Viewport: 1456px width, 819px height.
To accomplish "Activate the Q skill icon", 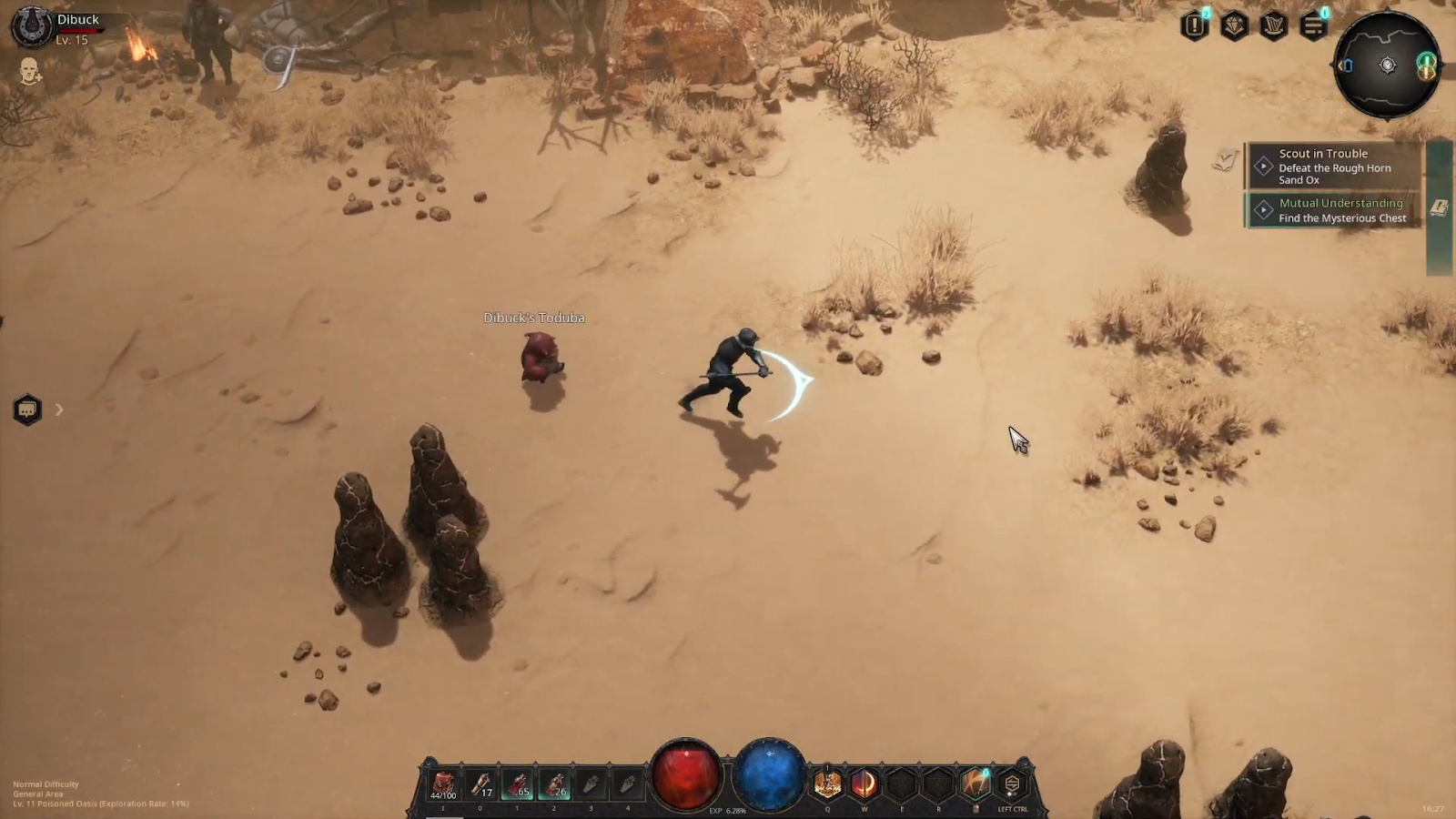I will pos(827,784).
